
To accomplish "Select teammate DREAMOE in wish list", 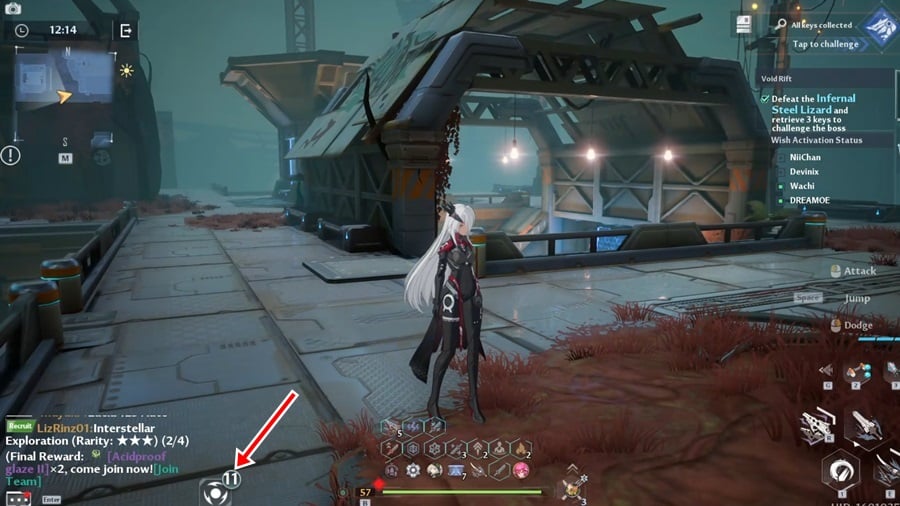I will (x=811, y=201).
